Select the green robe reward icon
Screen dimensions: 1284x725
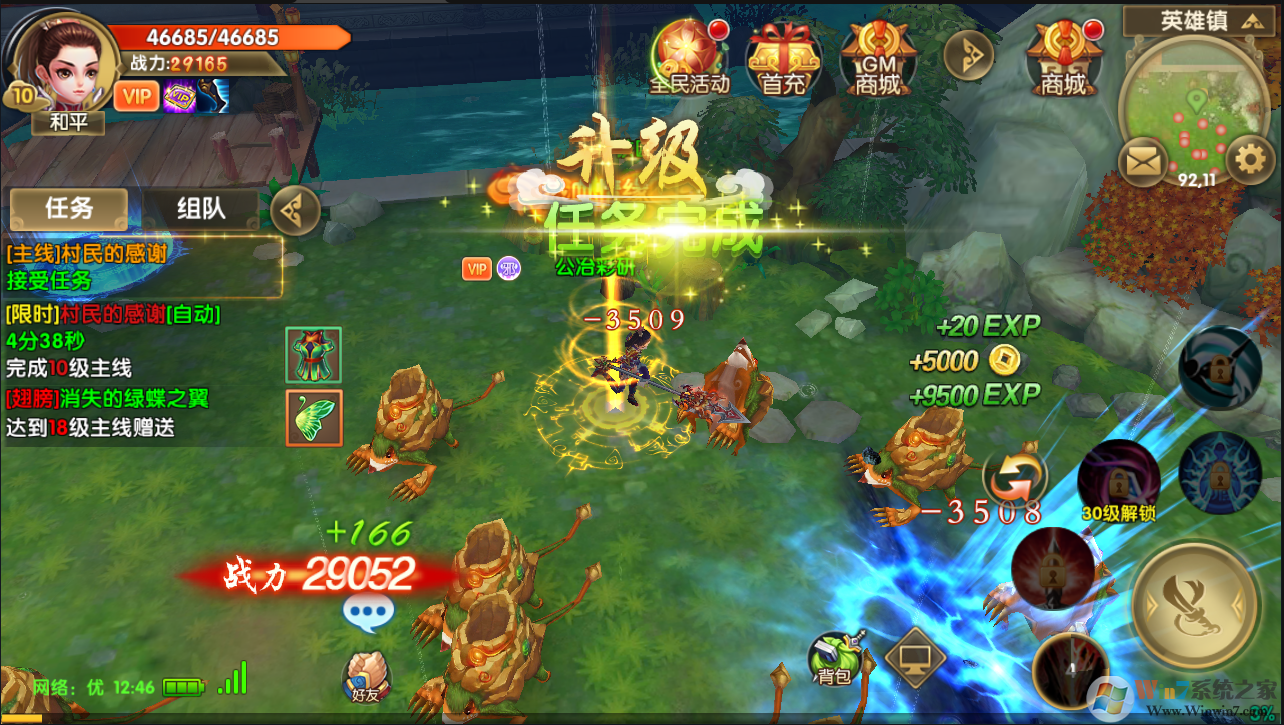pyautogui.click(x=313, y=354)
